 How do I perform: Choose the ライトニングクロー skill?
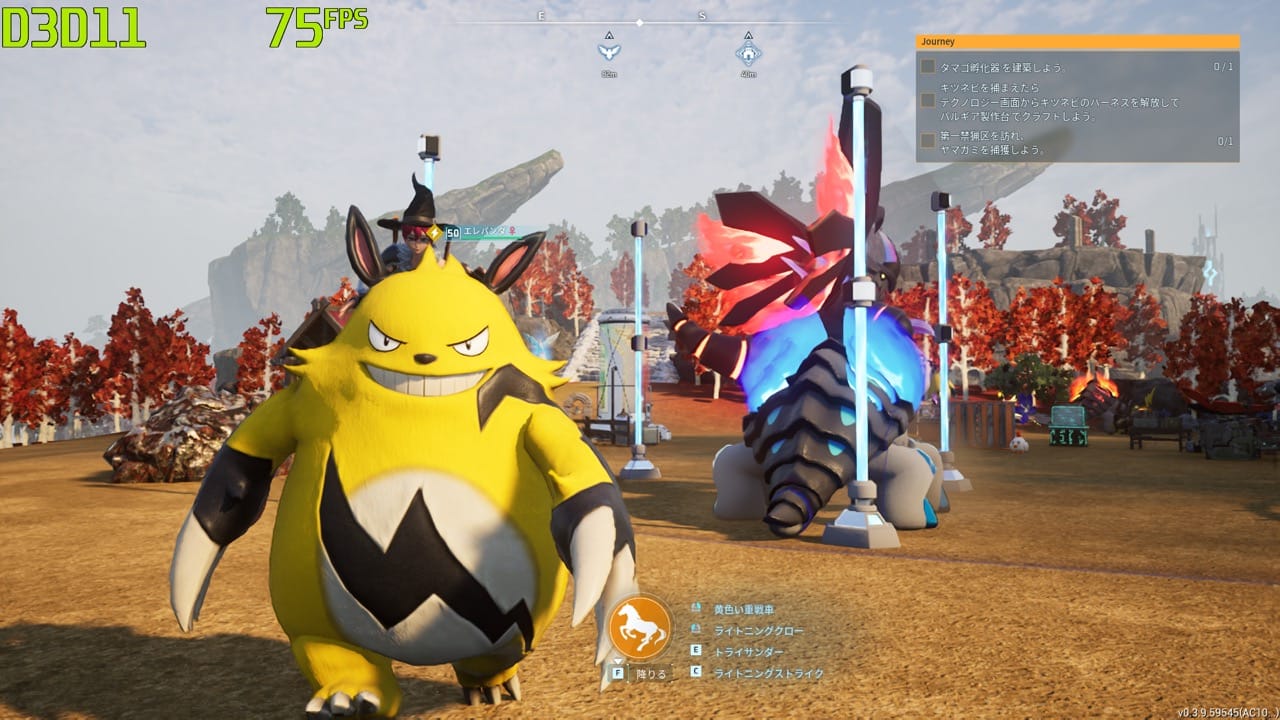(758, 631)
